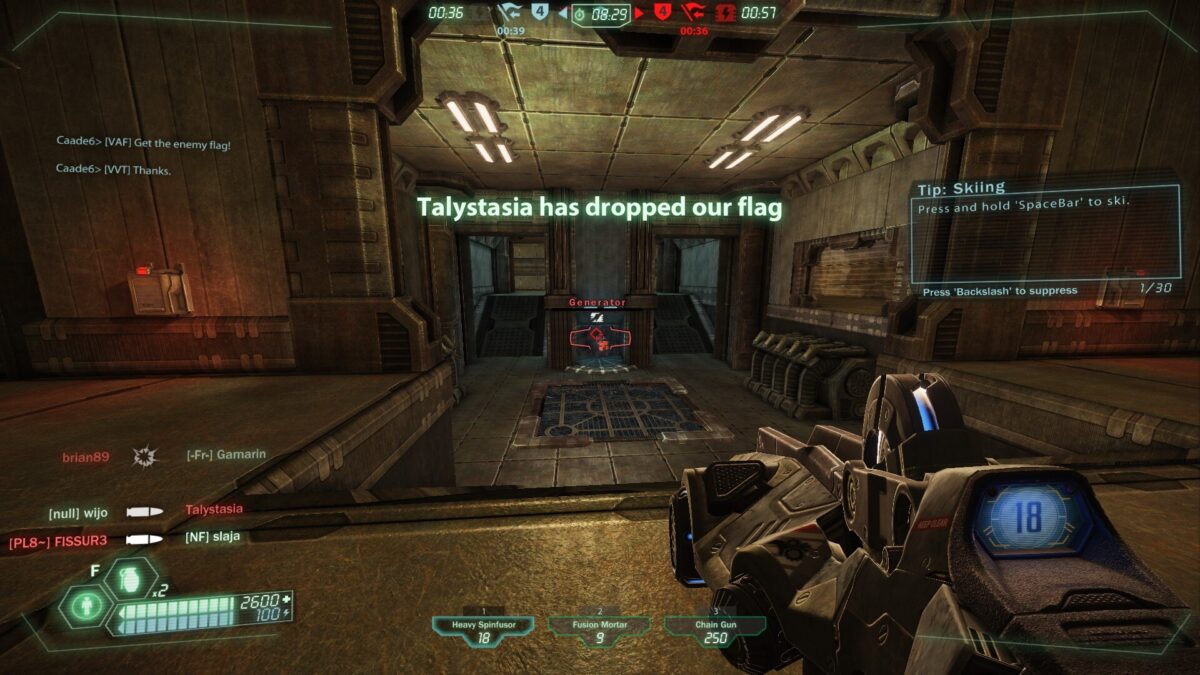Select the red generator status icon
The height and width of the screenshot is (675, 1200).
725,13
